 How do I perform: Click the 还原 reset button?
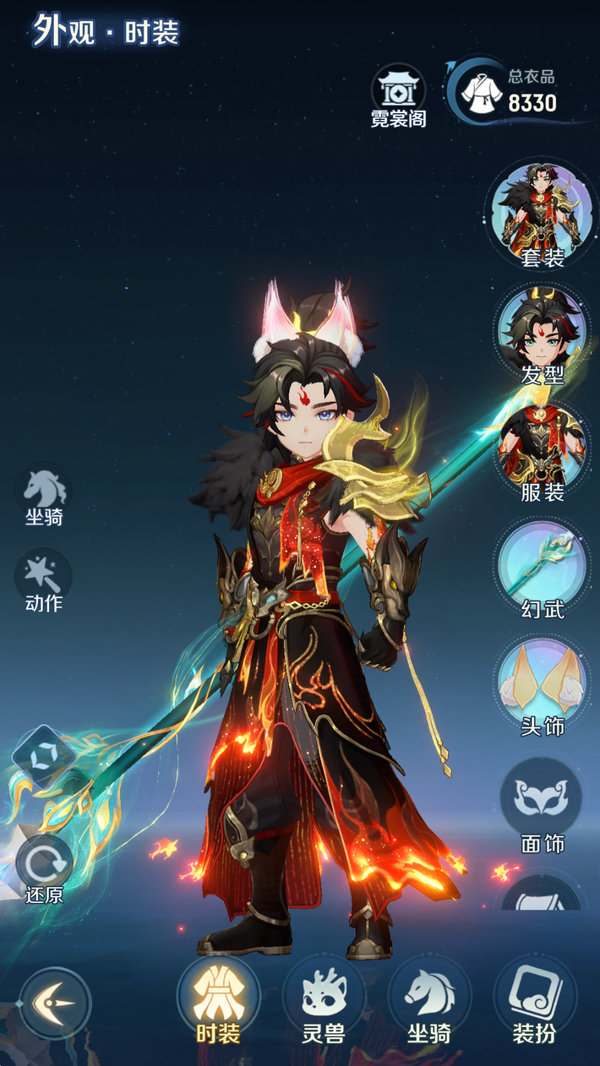[44, 865]
